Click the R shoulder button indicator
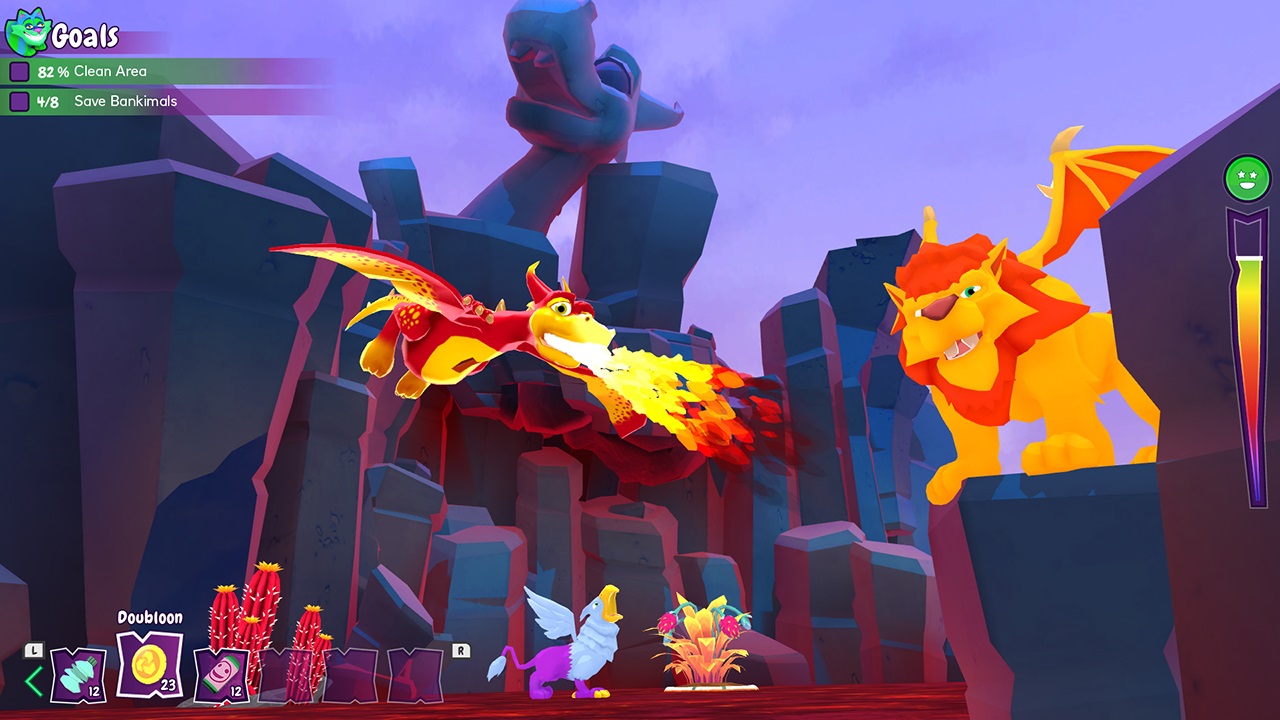The image size is (1280, 720). [459, 649]
